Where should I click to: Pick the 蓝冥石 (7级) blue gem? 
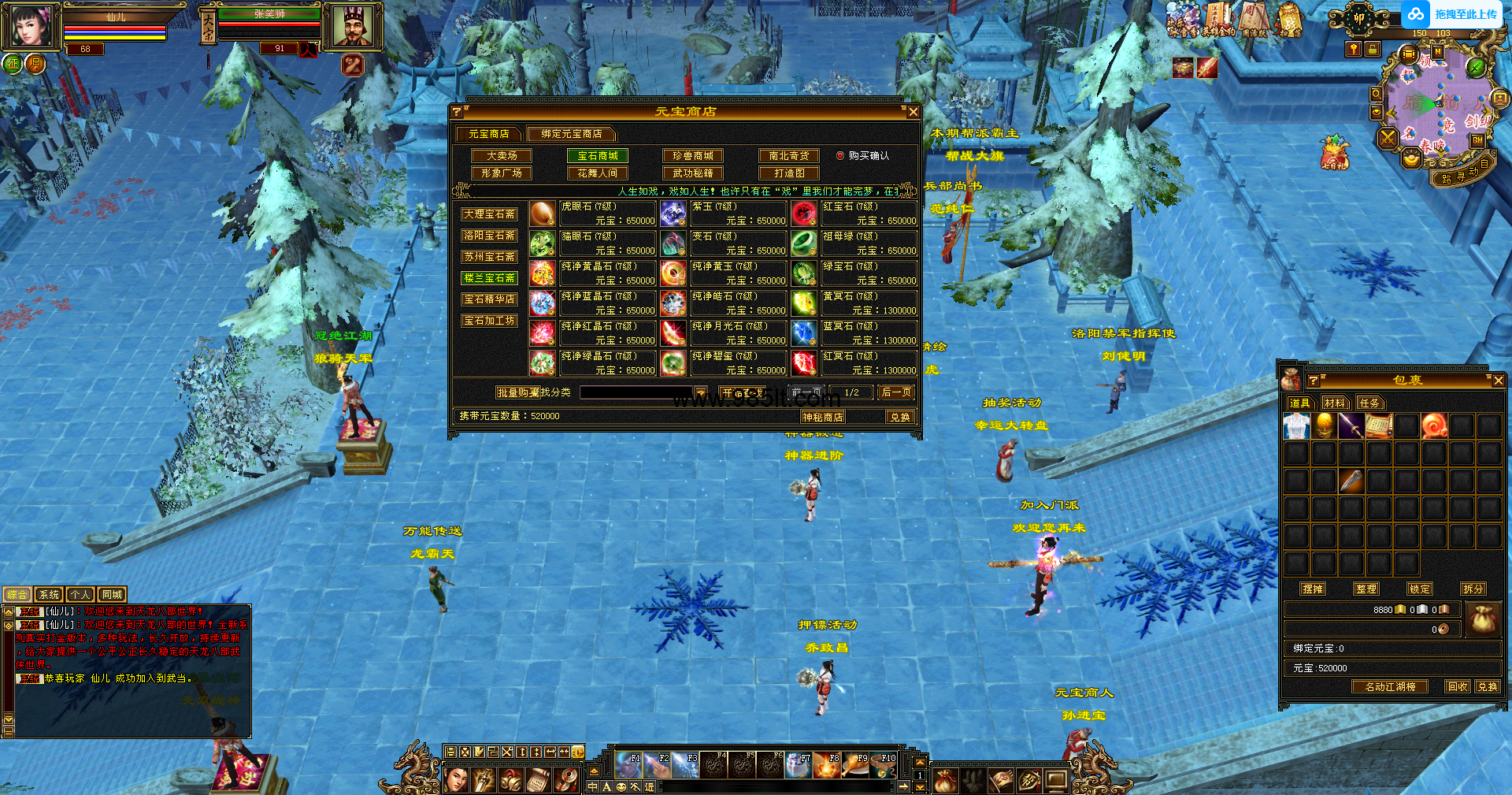(x=803, y=333)
